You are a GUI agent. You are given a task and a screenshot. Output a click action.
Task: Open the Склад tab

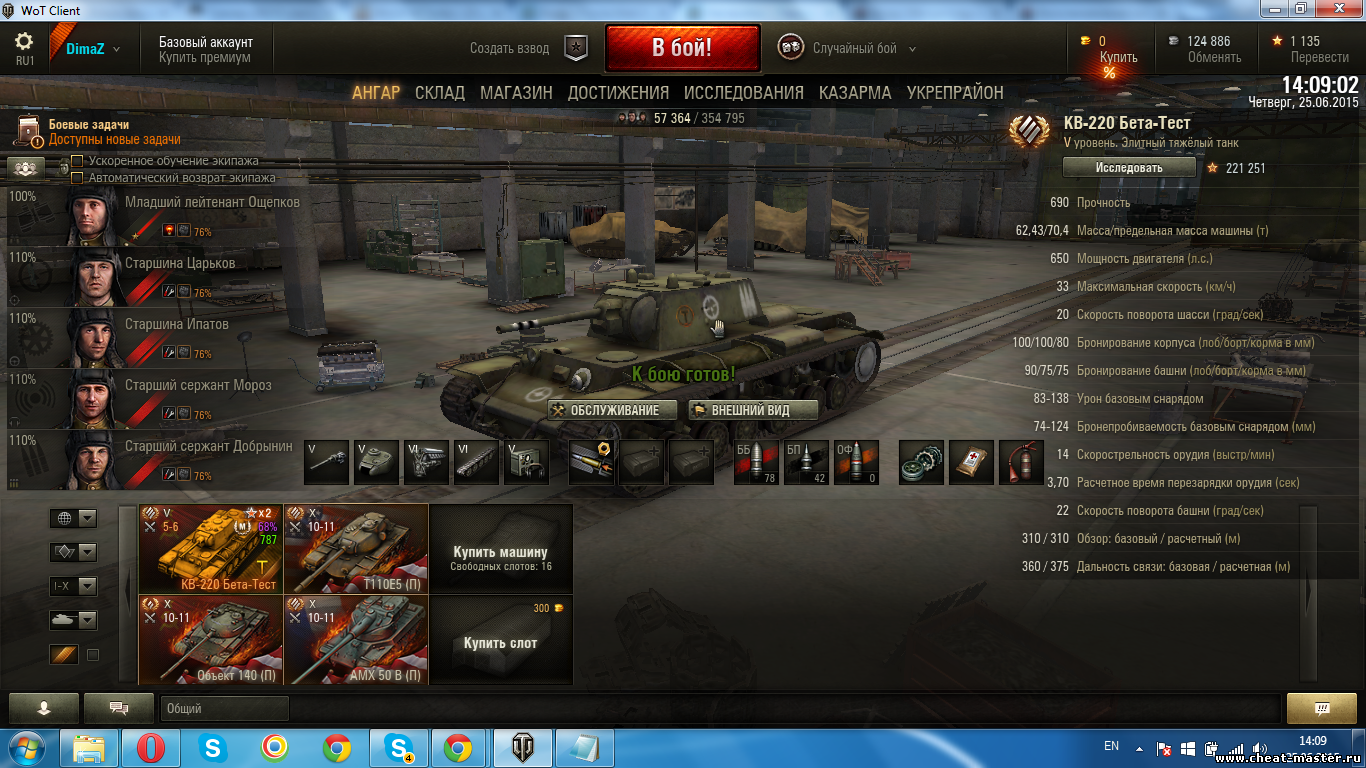point(440,93)
